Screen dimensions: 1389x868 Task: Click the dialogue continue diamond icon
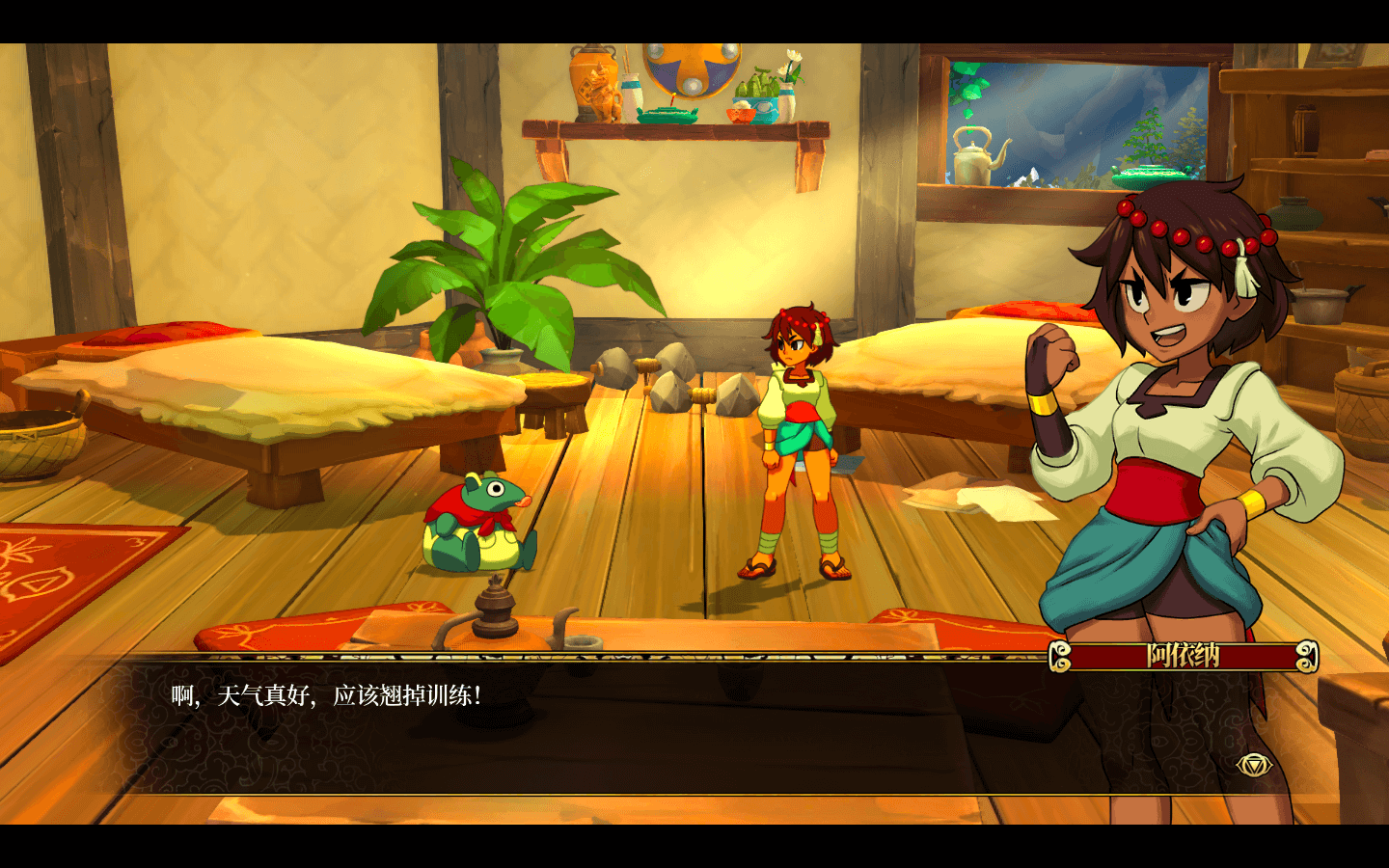[x=1254, y=765]
